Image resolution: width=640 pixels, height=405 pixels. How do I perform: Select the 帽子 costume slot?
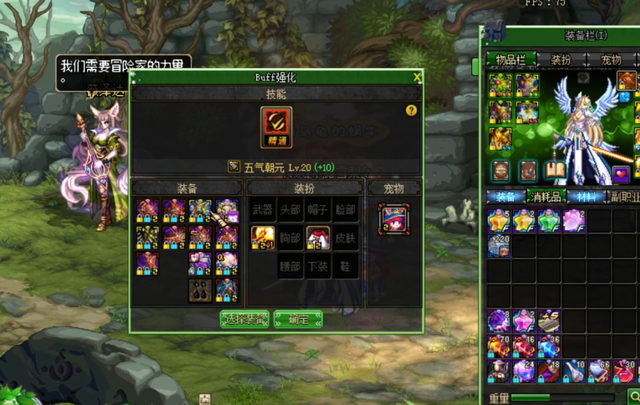(x=318, y=210)
